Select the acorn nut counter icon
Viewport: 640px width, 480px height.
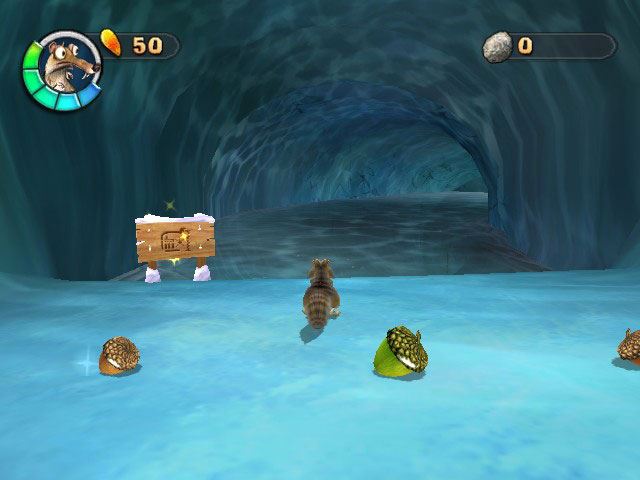[111, 43]
